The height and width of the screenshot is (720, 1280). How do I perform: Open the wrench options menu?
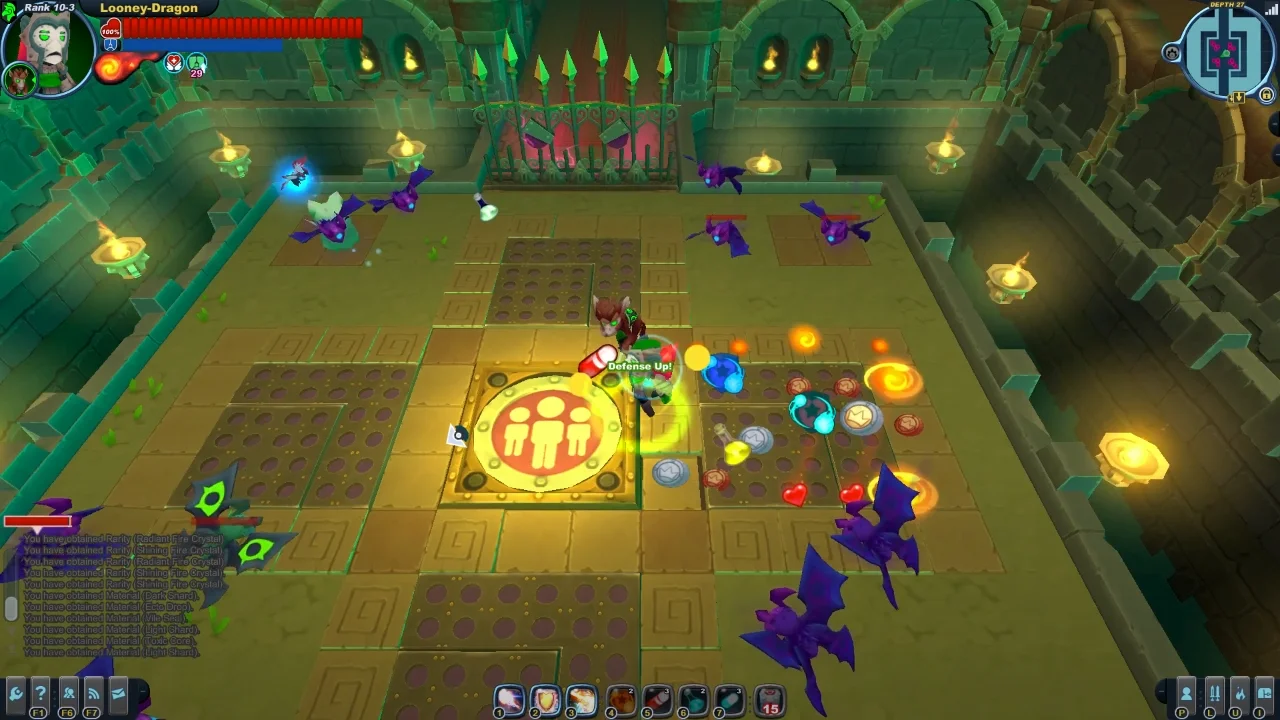tap(15, 692)
